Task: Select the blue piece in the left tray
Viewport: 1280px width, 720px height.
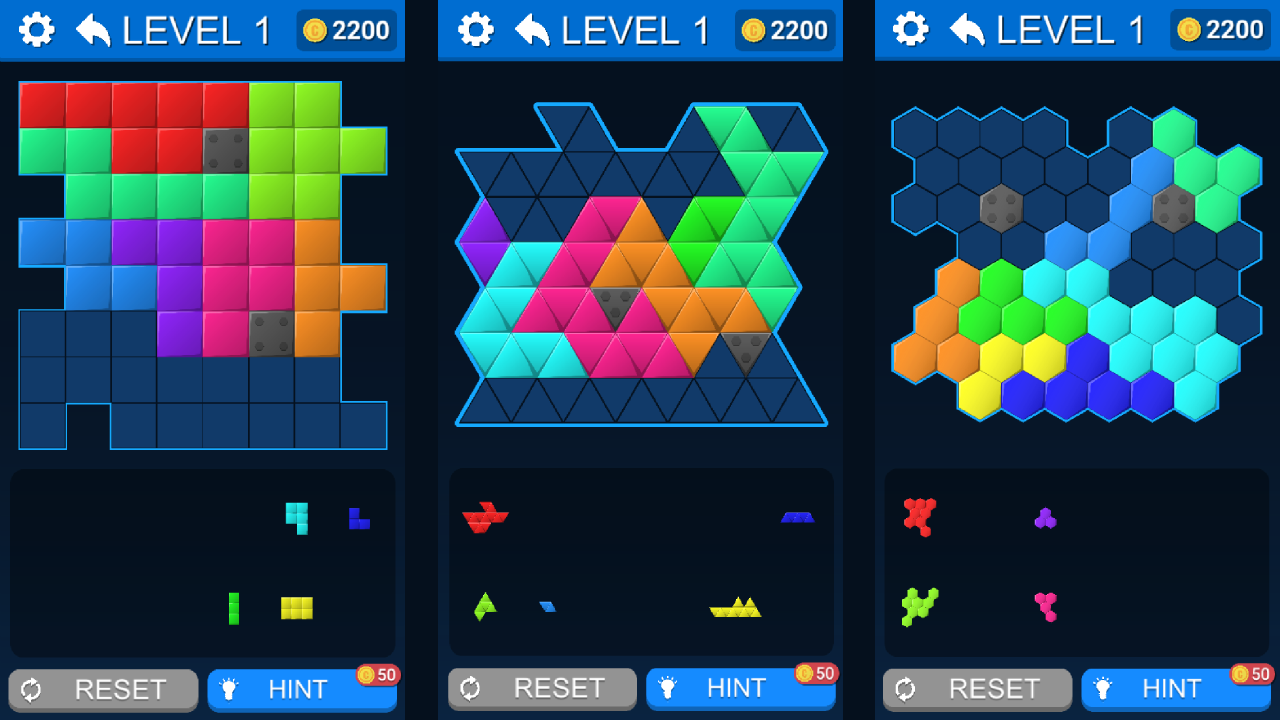Action: tap(358, 518)
